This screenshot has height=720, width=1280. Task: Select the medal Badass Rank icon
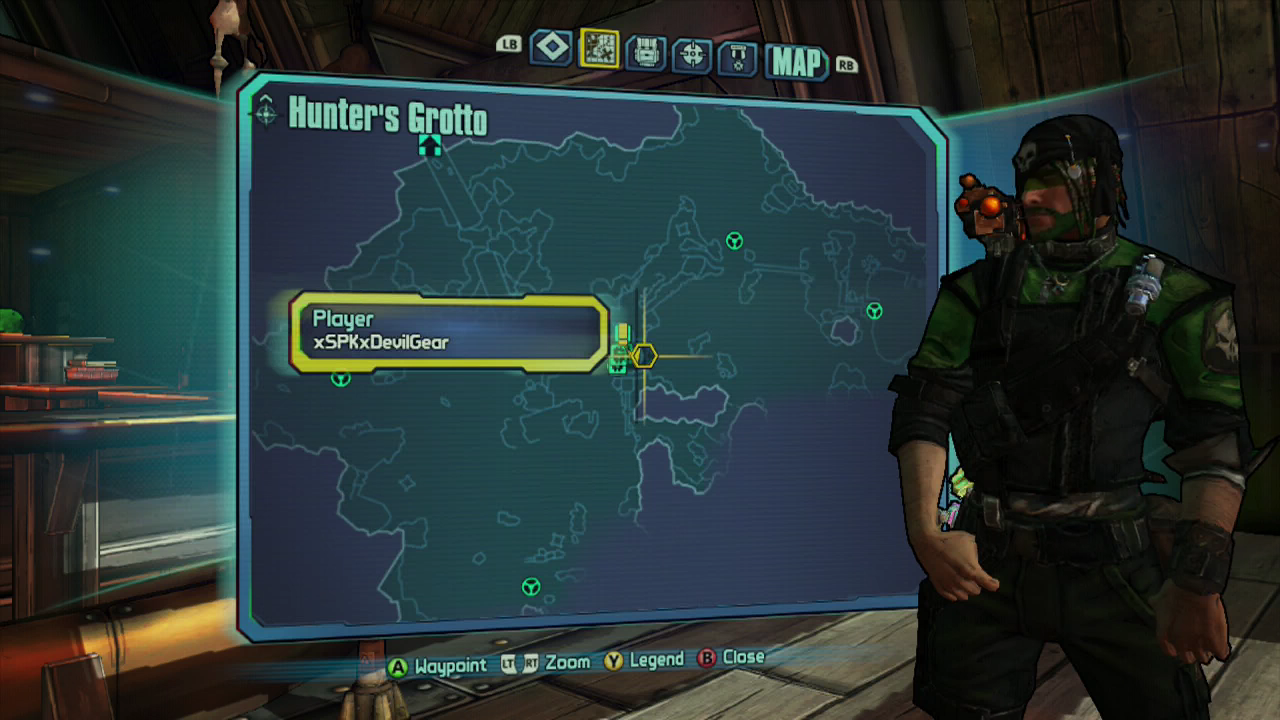(x=741, y=47)
